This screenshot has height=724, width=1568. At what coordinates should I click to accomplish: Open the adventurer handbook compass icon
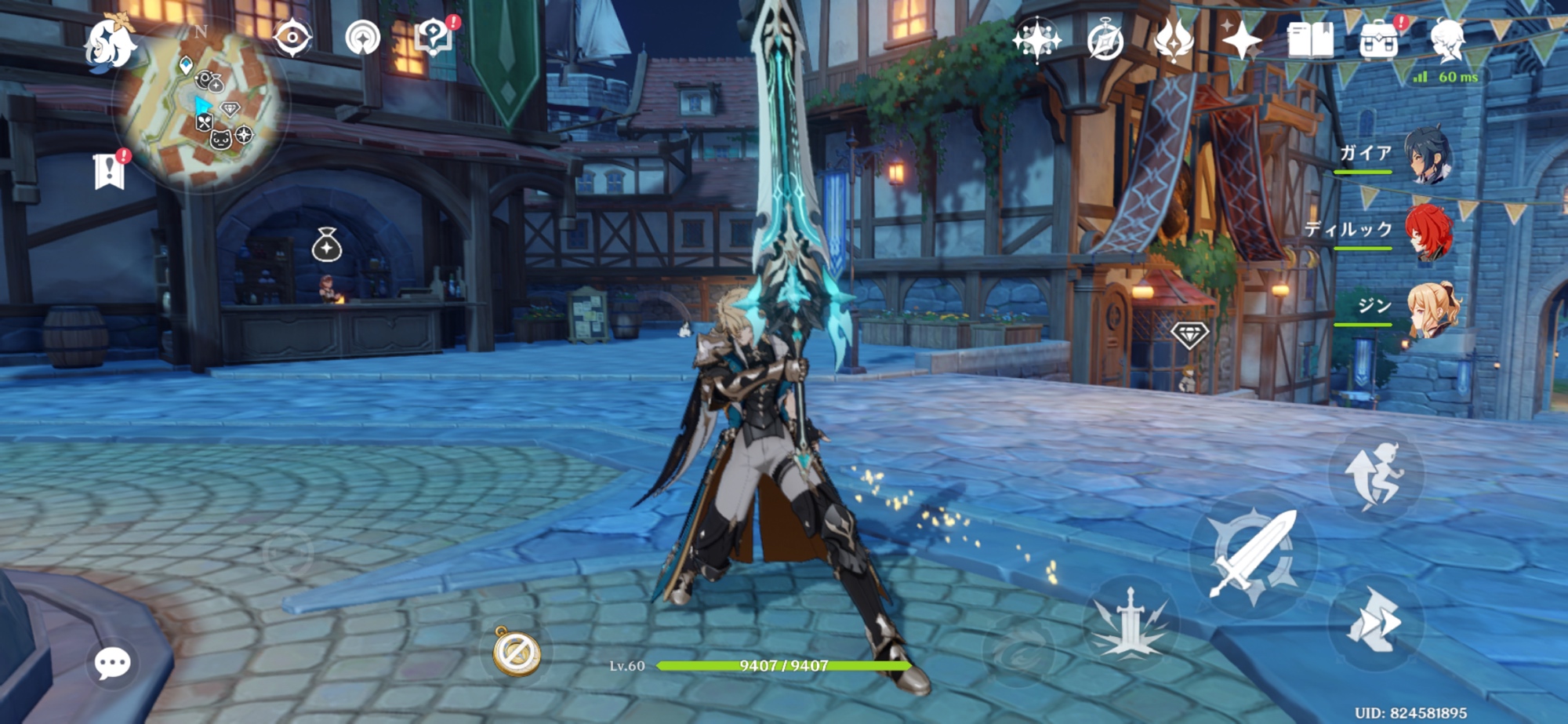[x=1105, y=41]
